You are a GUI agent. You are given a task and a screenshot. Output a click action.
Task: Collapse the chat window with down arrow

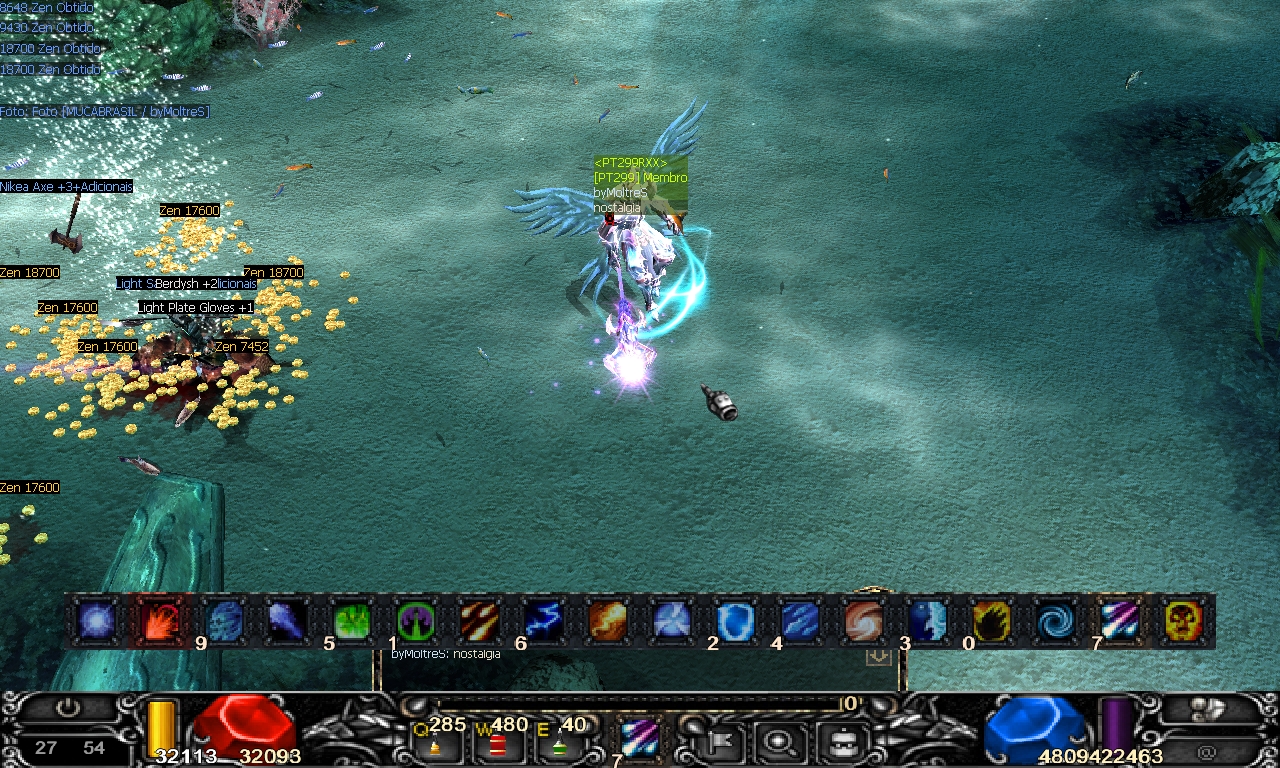click(878, 656)
